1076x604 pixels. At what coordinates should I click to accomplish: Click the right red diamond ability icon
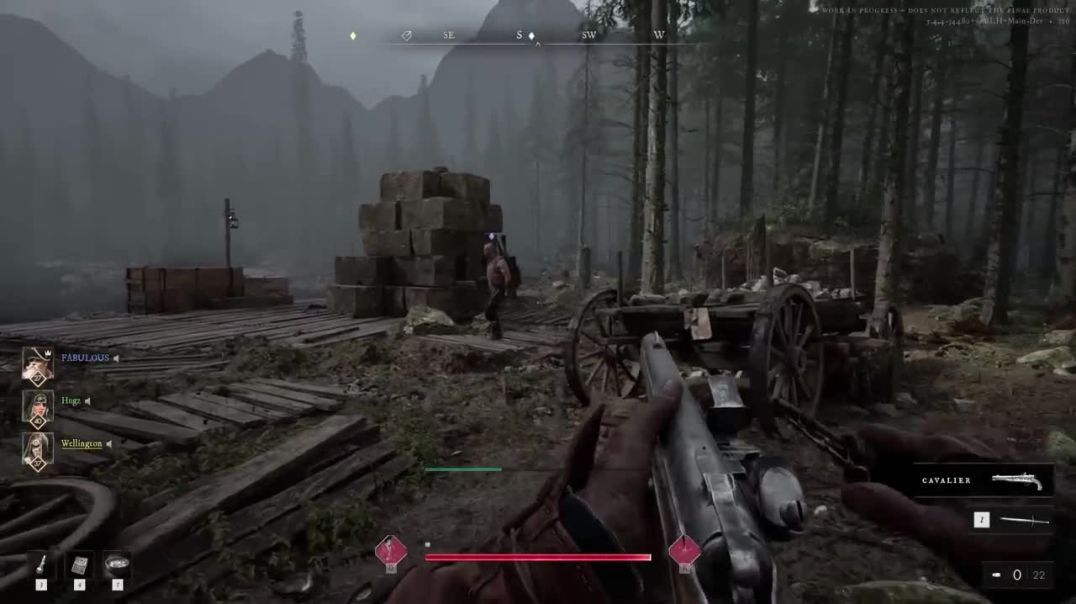tap(685, 551)
